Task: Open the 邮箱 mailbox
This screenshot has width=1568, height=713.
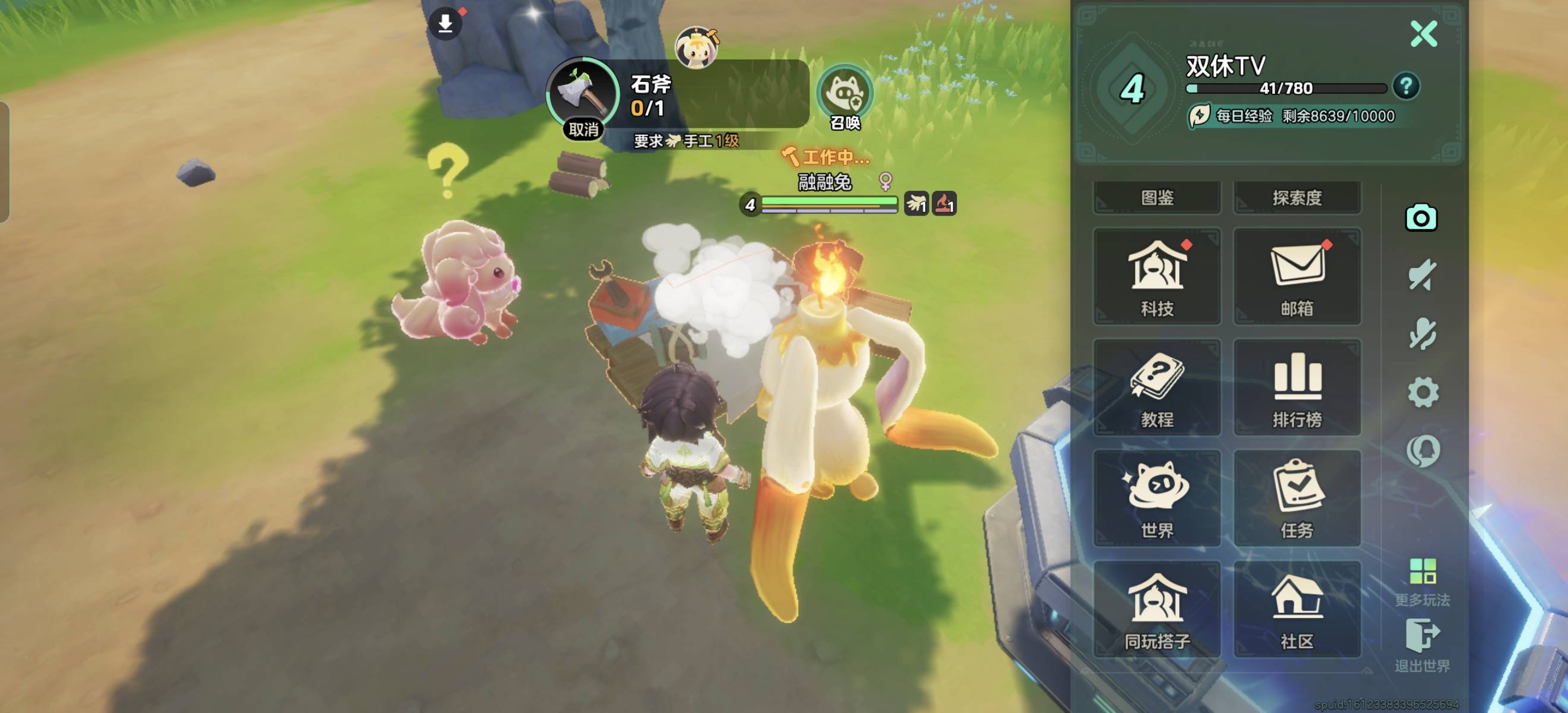Action: [x=1297, y=277]
